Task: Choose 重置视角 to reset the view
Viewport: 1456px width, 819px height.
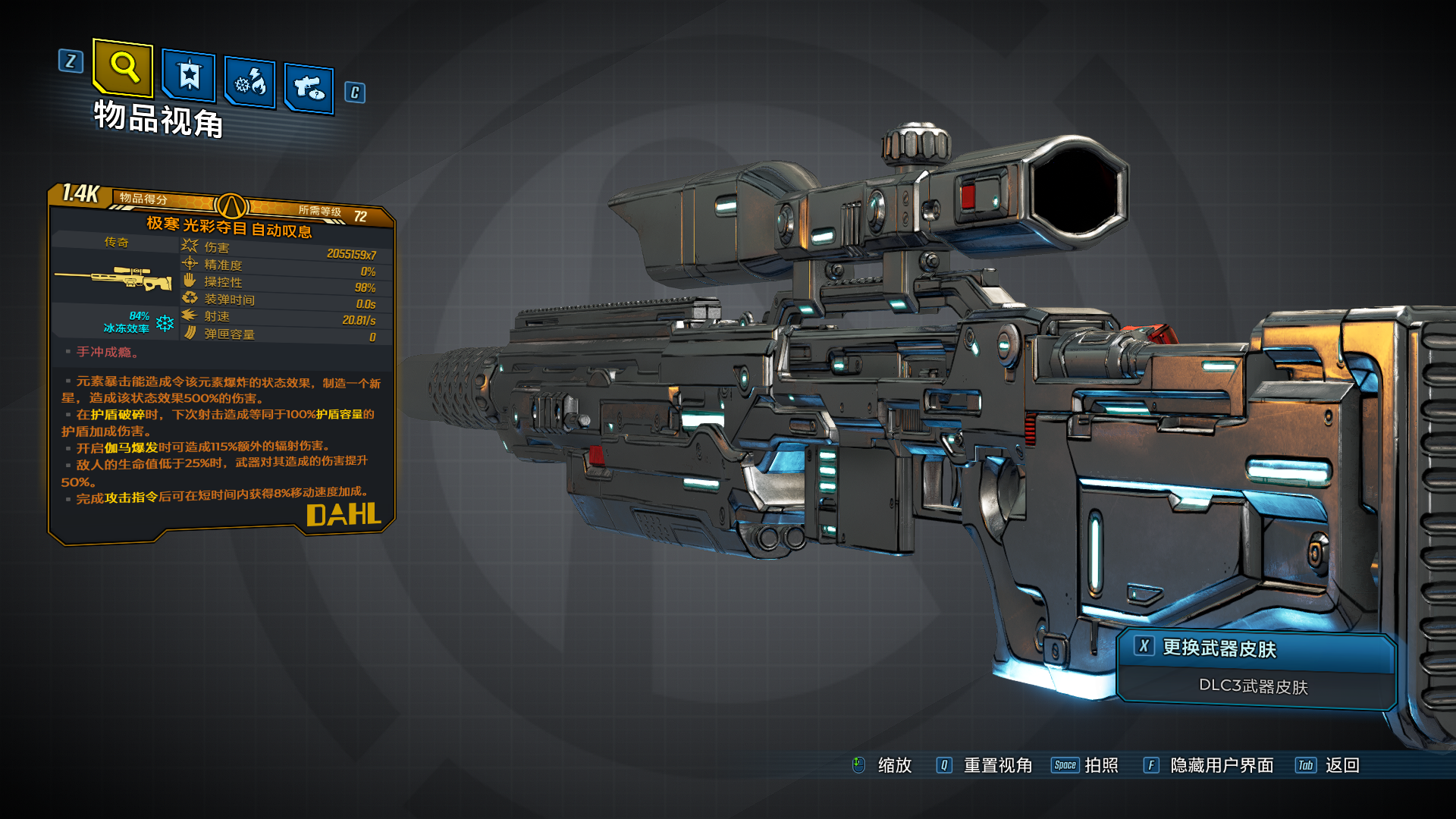Action: pyautogui.click(x=996, y=765)
